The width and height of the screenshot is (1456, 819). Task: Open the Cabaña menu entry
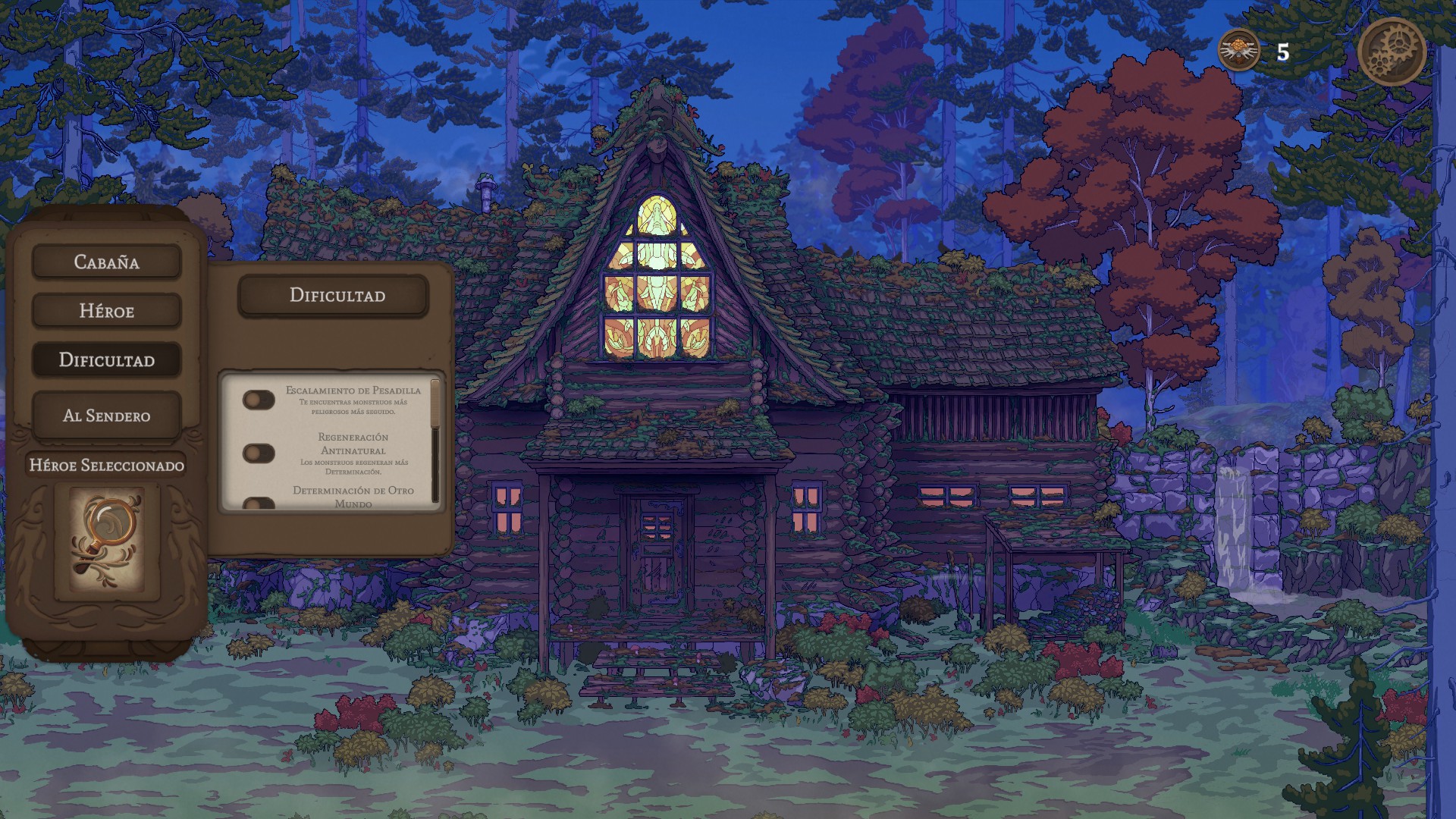[x=106, y=262]
